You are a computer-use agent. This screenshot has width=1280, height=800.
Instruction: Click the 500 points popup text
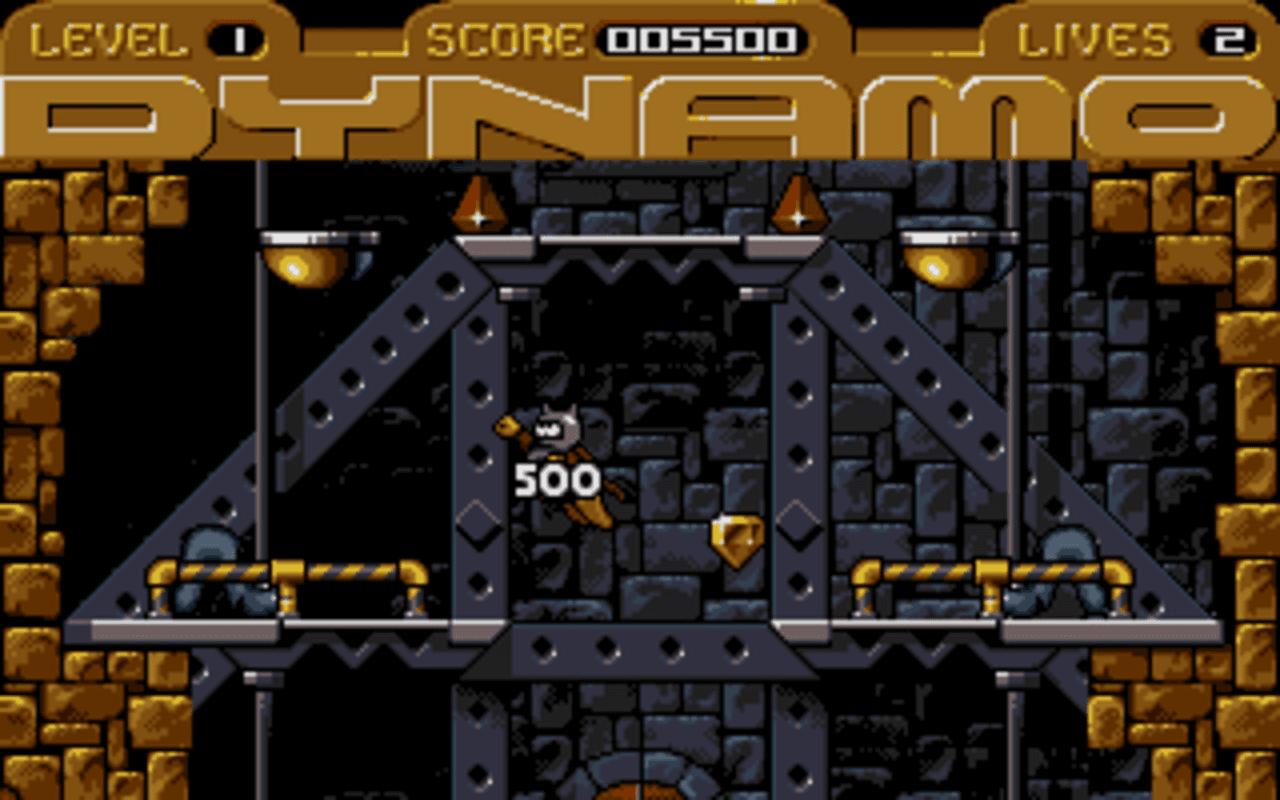tap(556, 481)
